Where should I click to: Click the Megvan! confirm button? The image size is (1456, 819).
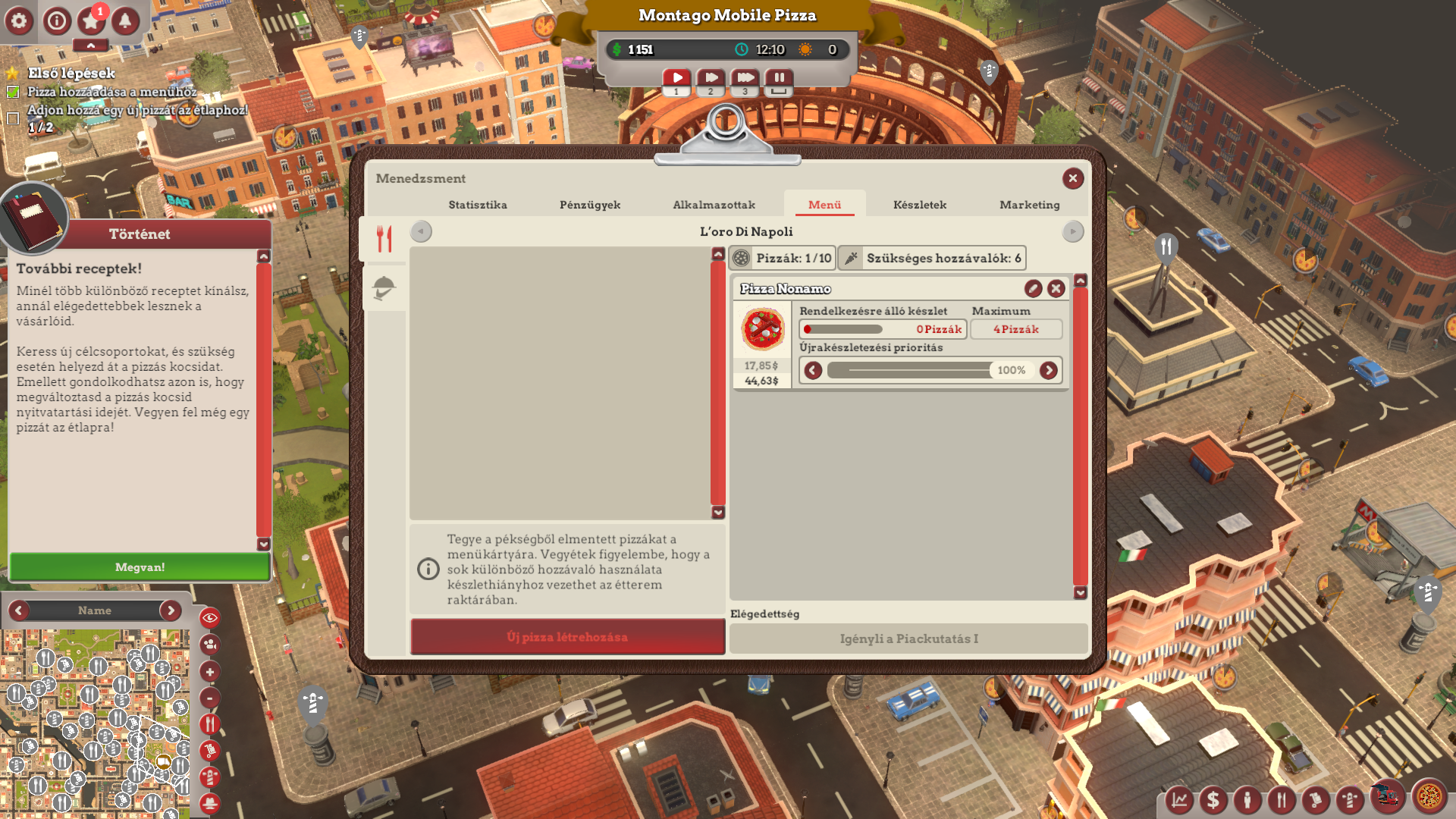click(x=140, y=567)
